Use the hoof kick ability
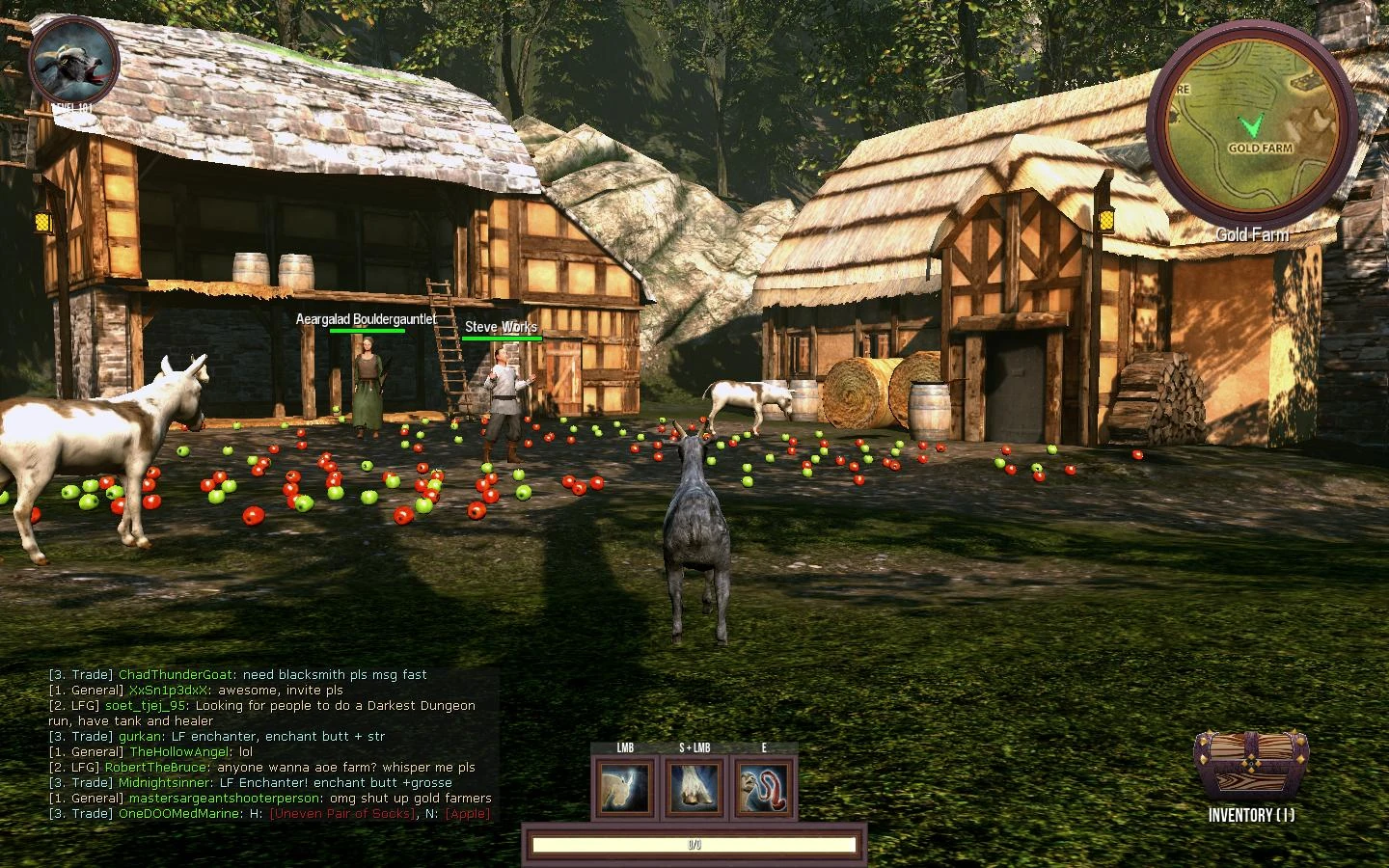Screen dimensions: 1389x868 pos(694,786)
